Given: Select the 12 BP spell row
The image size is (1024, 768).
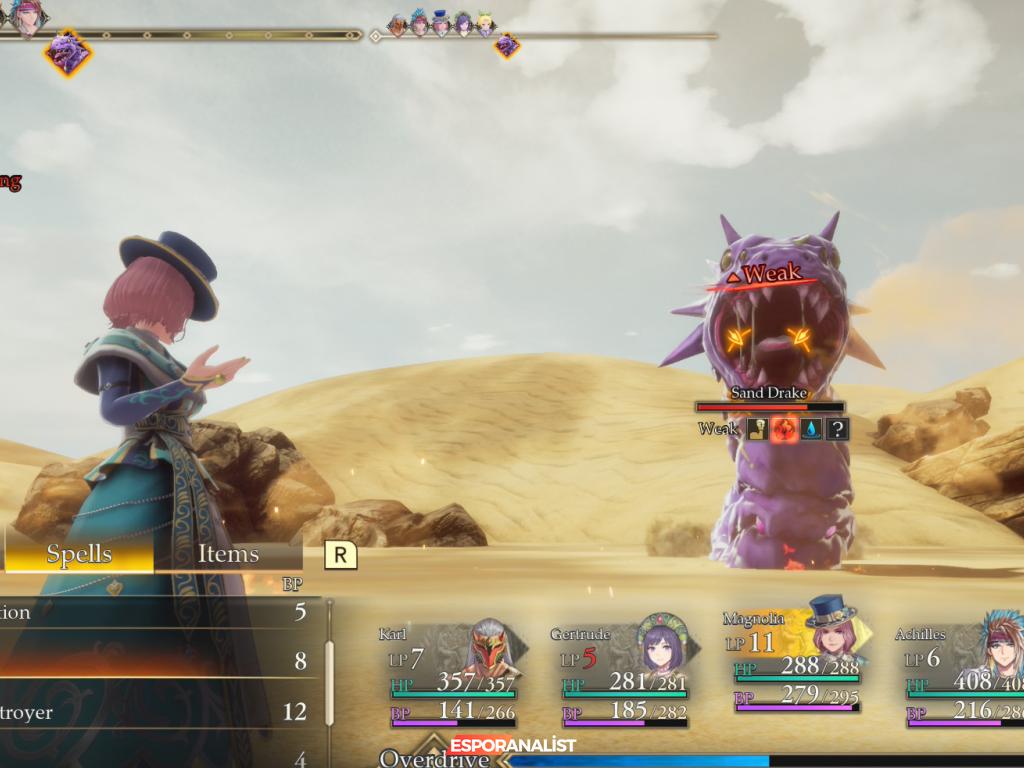Looking at the screenshot, I should pos(160,712).
